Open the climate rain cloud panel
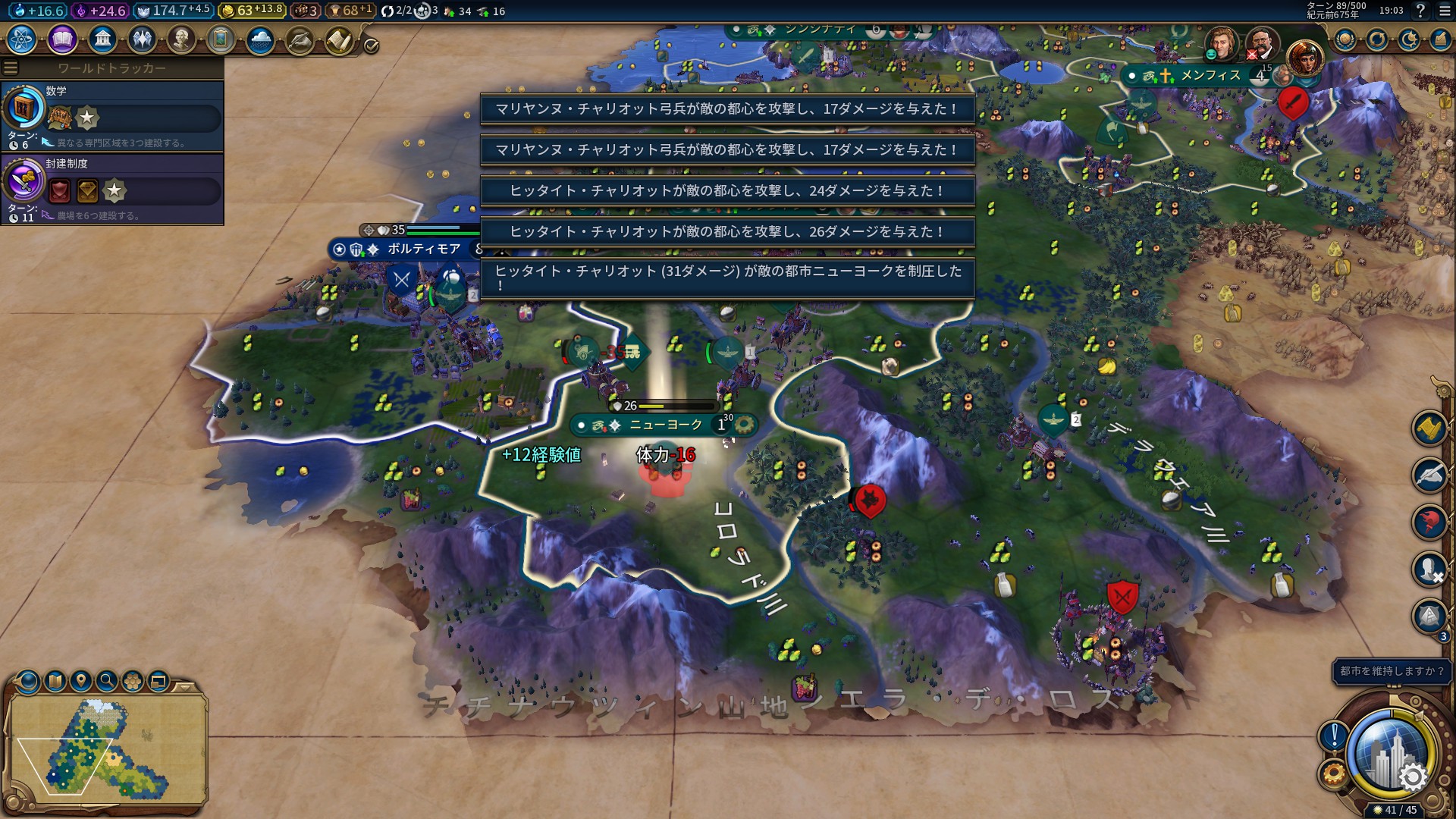1456x819 pixels. pos(260,39)
